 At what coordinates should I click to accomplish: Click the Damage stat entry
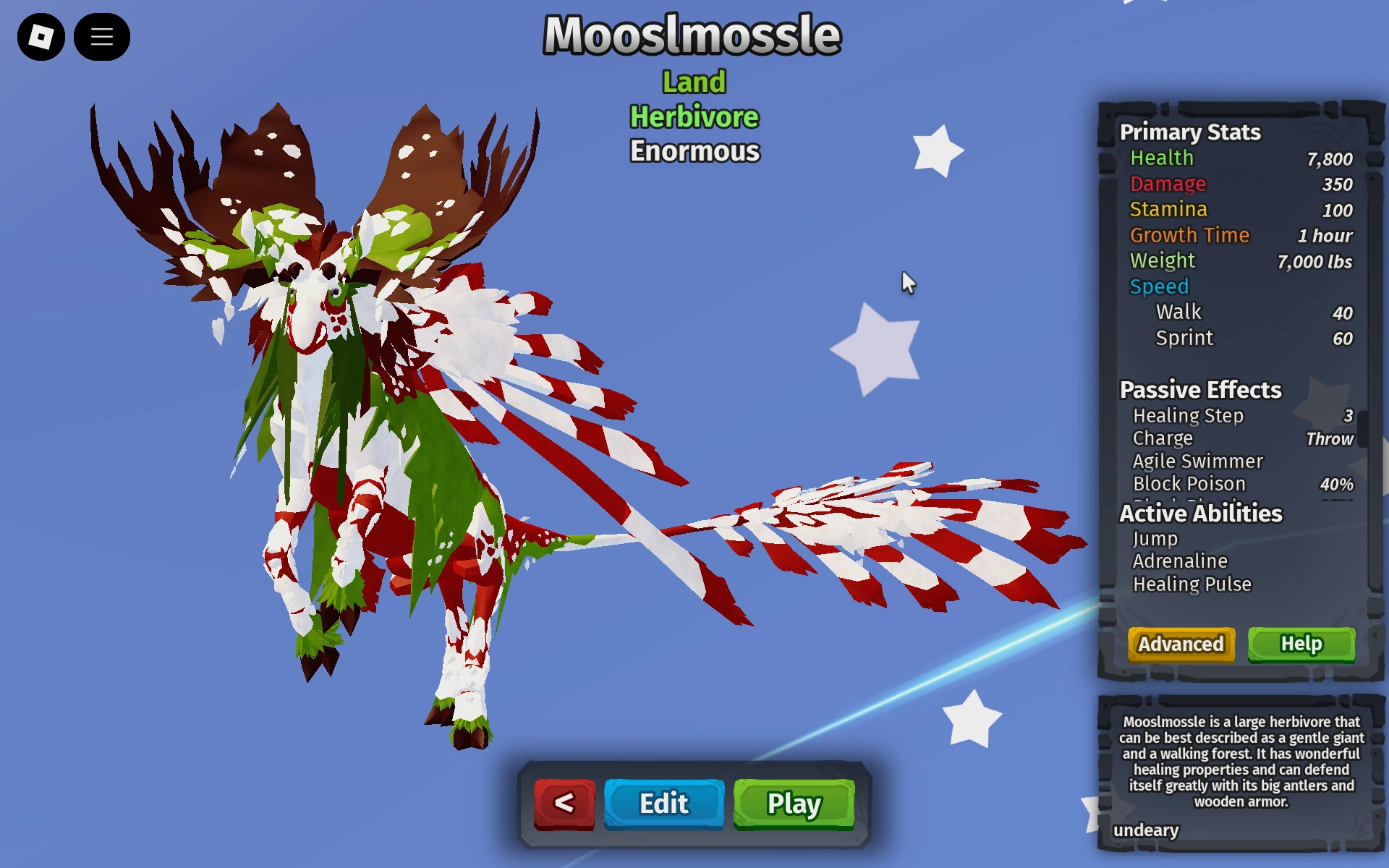1168,184
